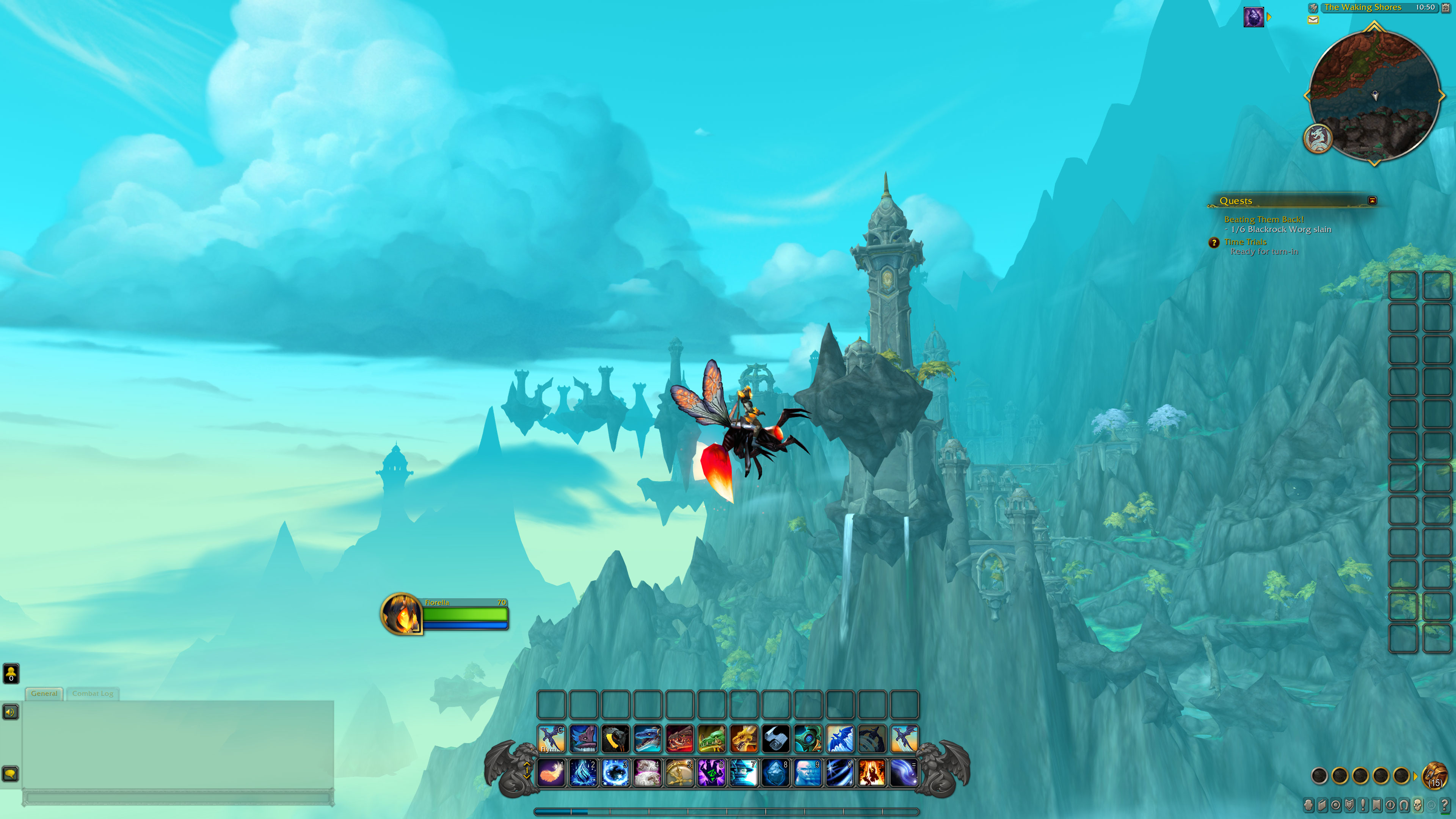Cast Slow Fall with the feather icon
Image resolution: width=1456 pixels, height=819 pixels.
click(551, 773)
